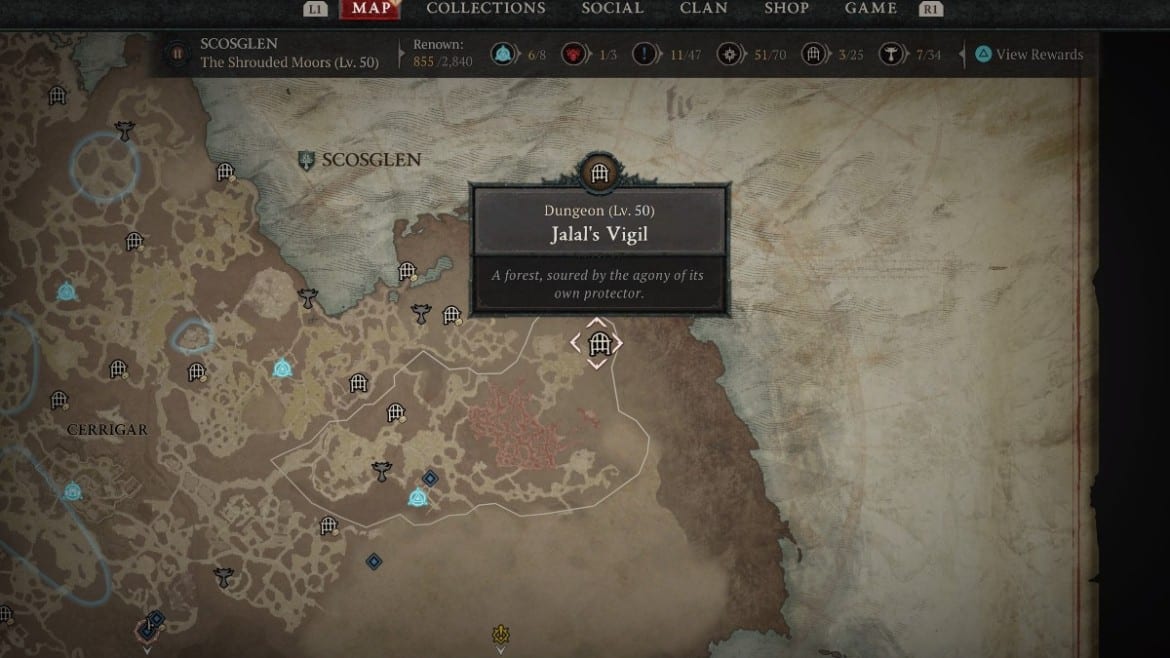Select the waypoints renown icon
Screen dimensions: 1170x658
coord(503,55)
